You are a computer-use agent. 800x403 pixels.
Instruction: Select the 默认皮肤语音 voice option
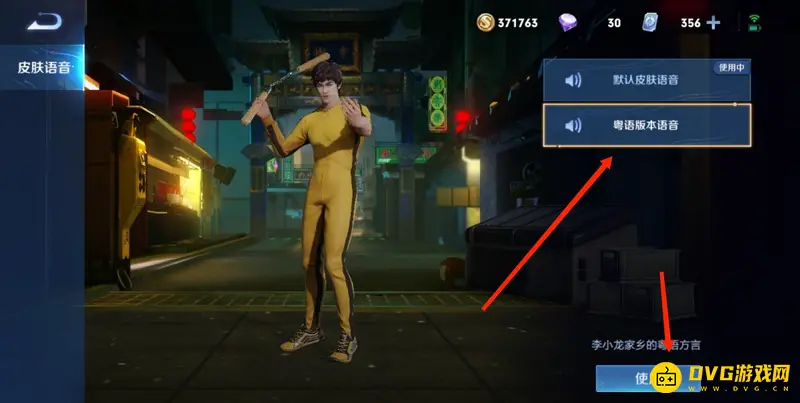(646, 81)
